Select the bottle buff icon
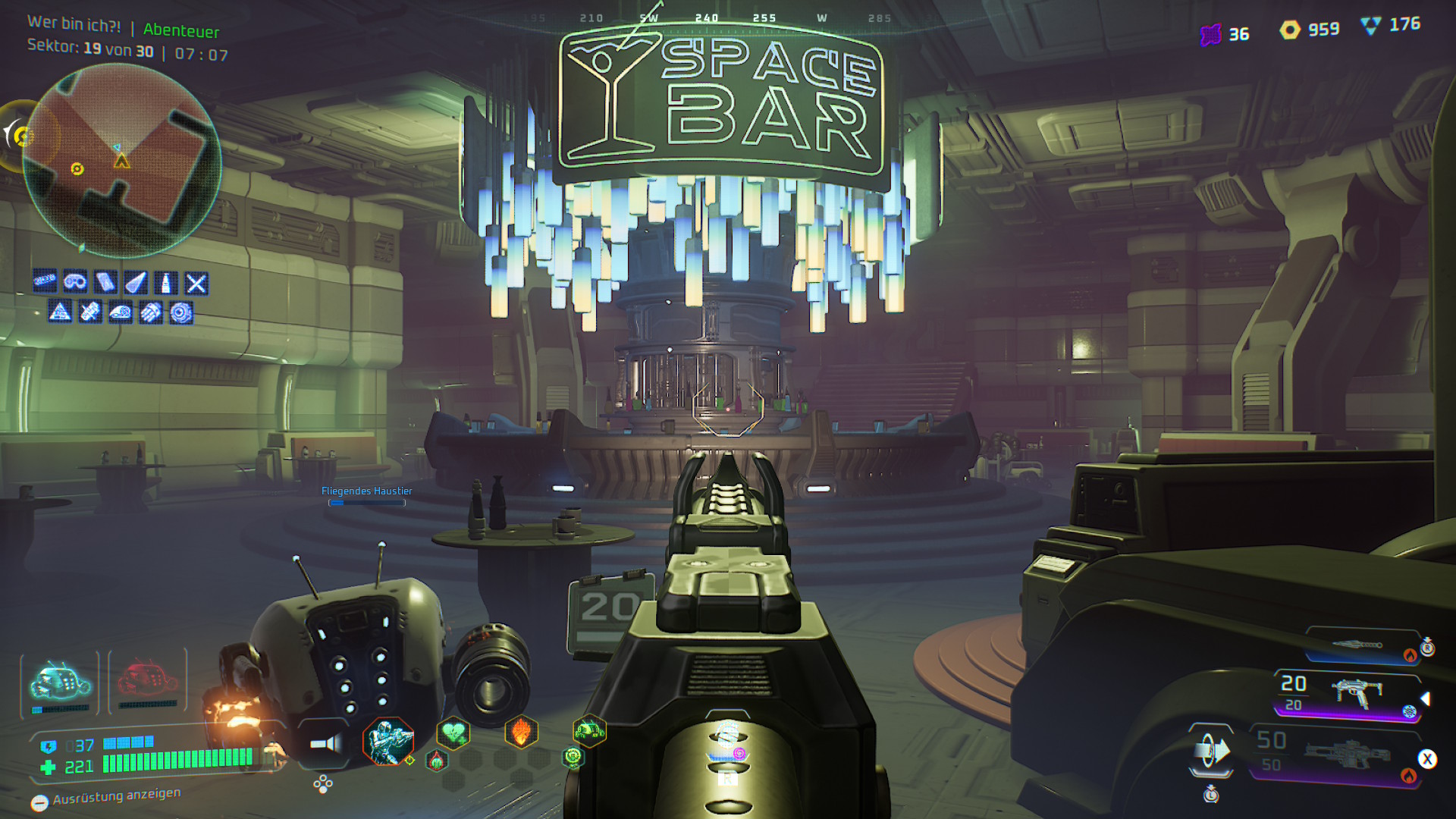 point(166,283)
